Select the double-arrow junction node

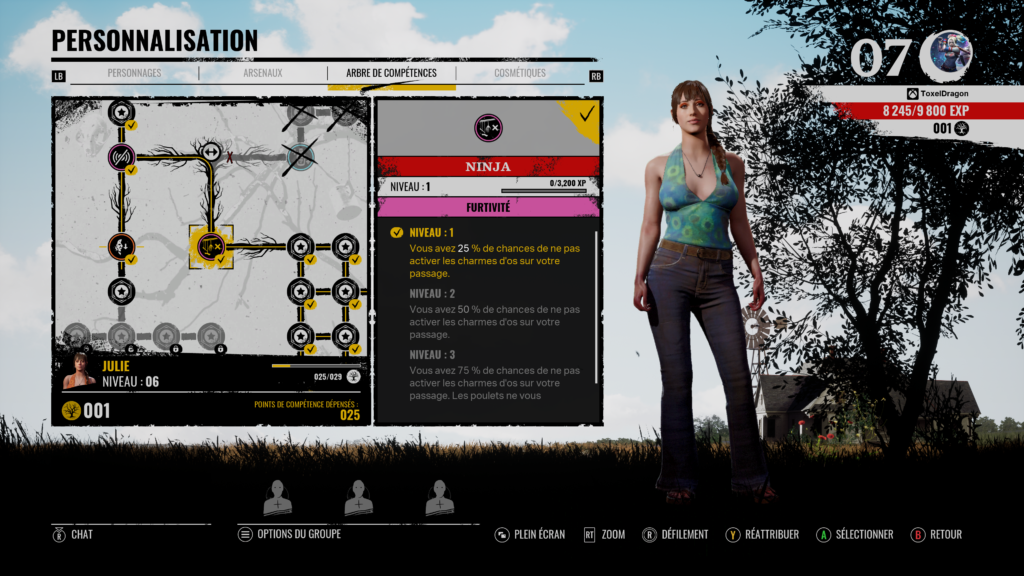[211, 152]
